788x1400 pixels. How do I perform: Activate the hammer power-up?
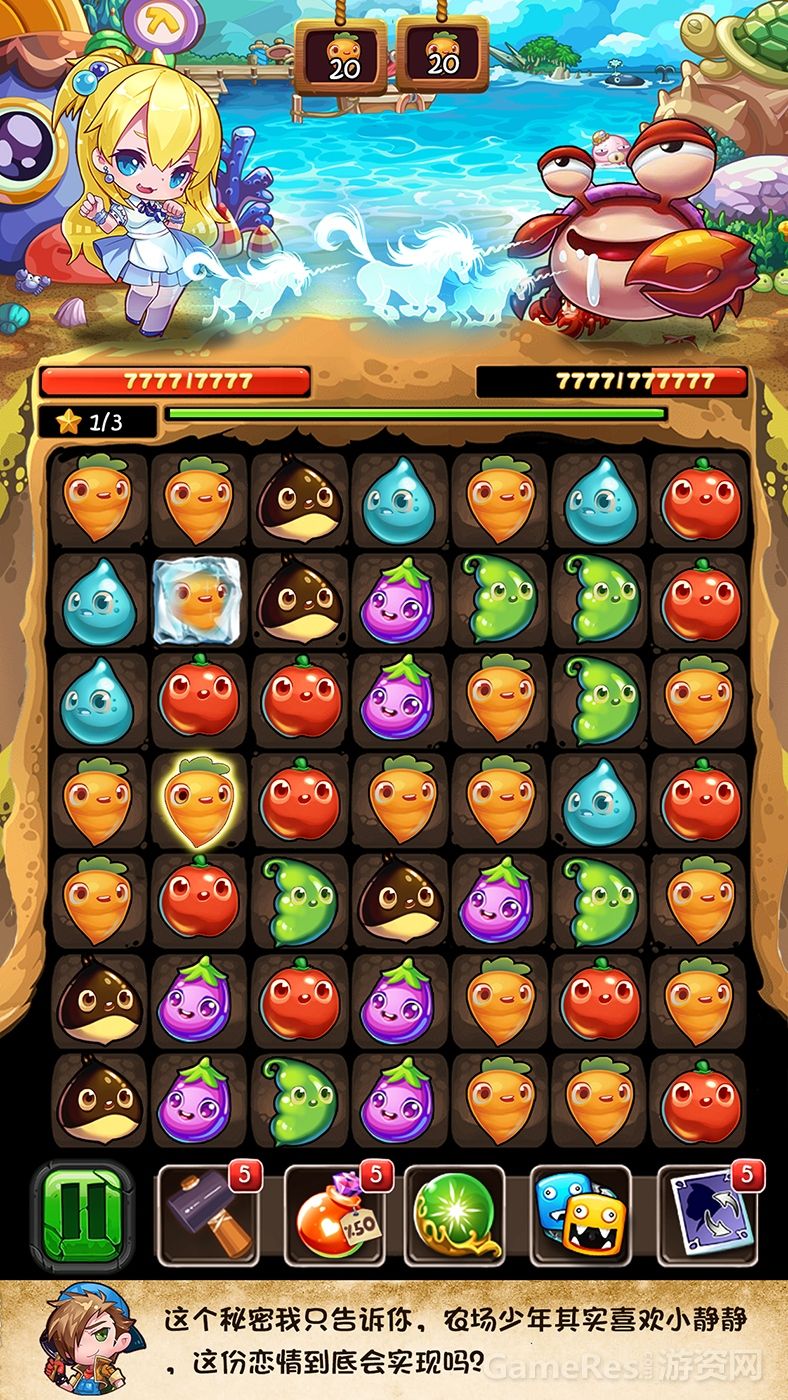click(208, 1217)
